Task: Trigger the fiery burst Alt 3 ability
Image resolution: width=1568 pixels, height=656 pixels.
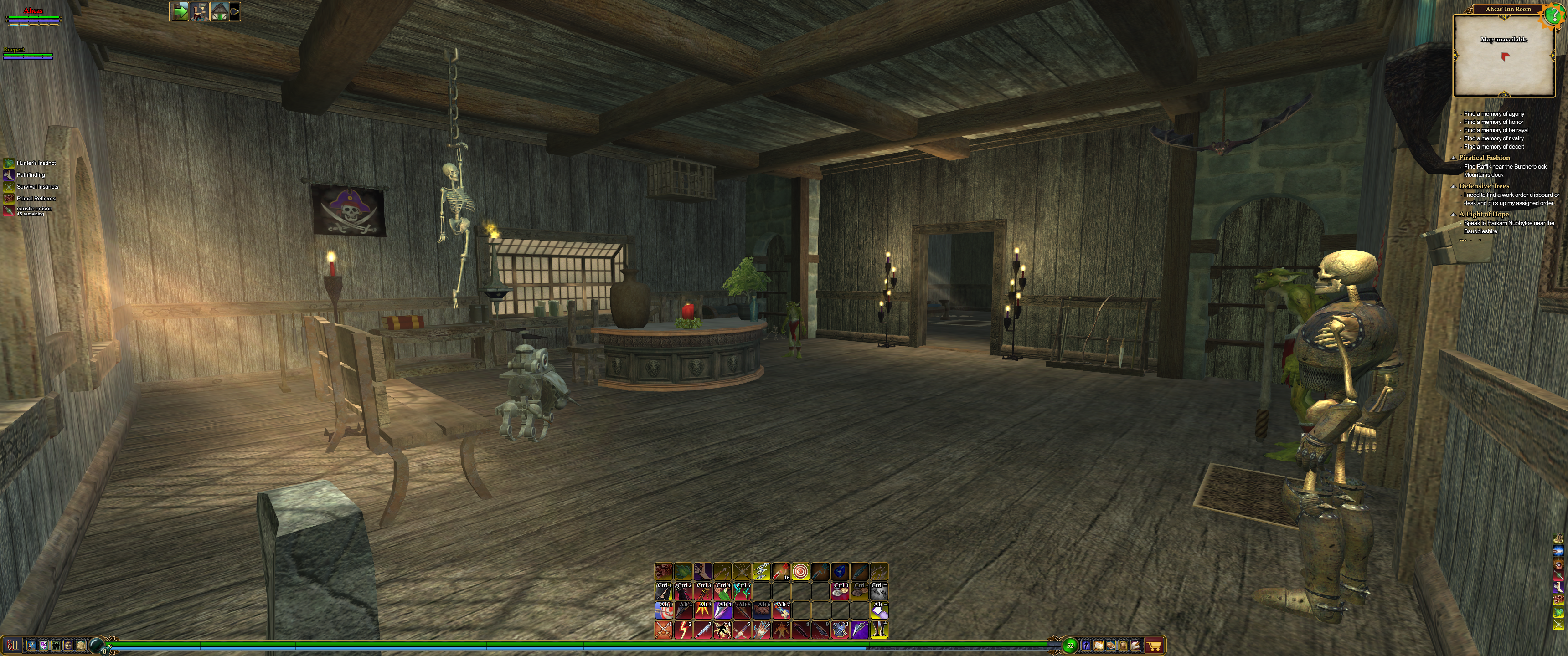Action: point(702,610)
